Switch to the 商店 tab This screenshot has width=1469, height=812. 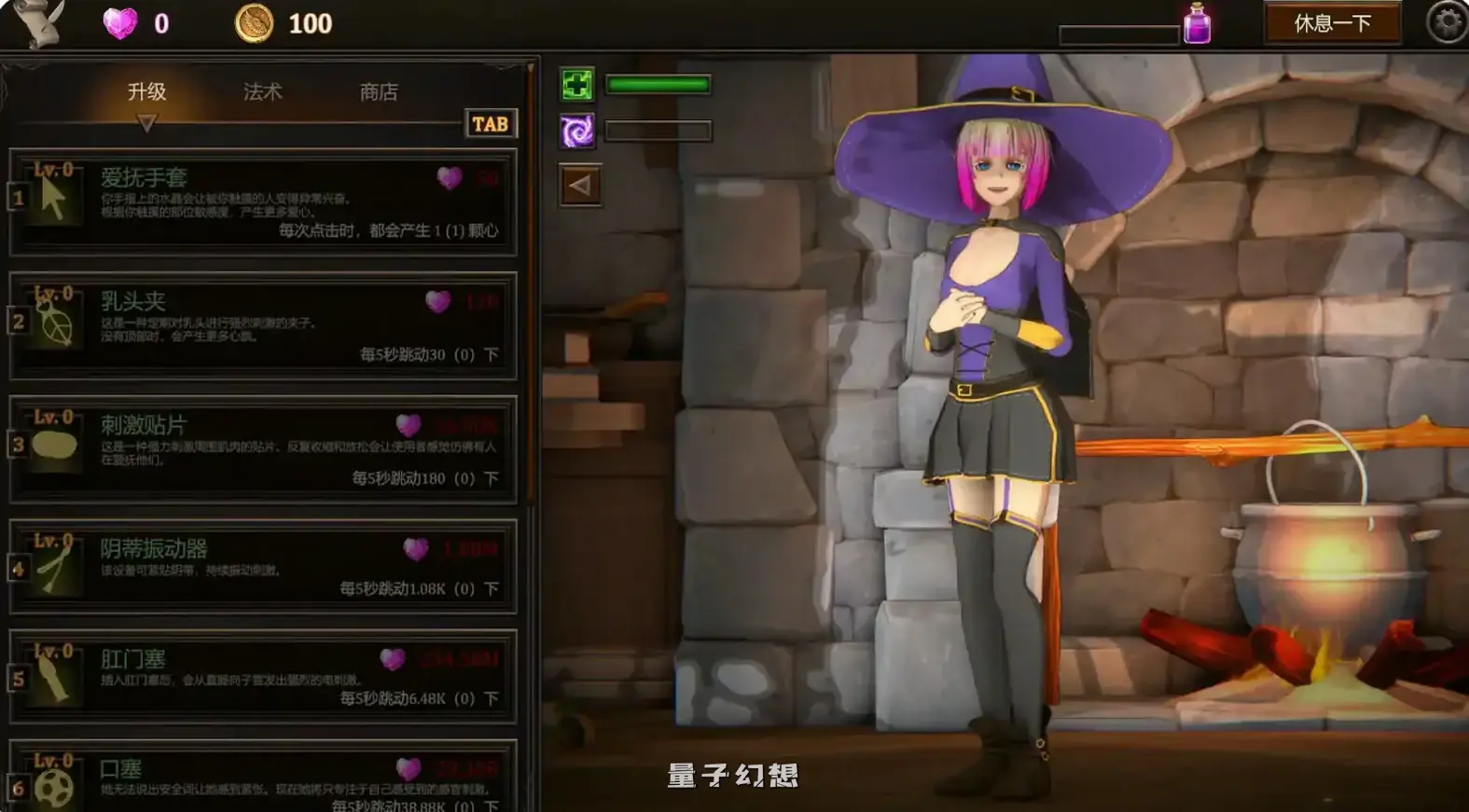point(377,91)
